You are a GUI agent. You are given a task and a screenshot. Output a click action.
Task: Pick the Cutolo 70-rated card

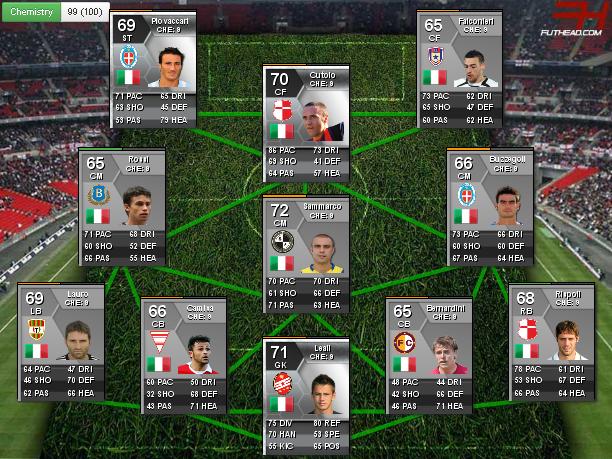(305, 122)
